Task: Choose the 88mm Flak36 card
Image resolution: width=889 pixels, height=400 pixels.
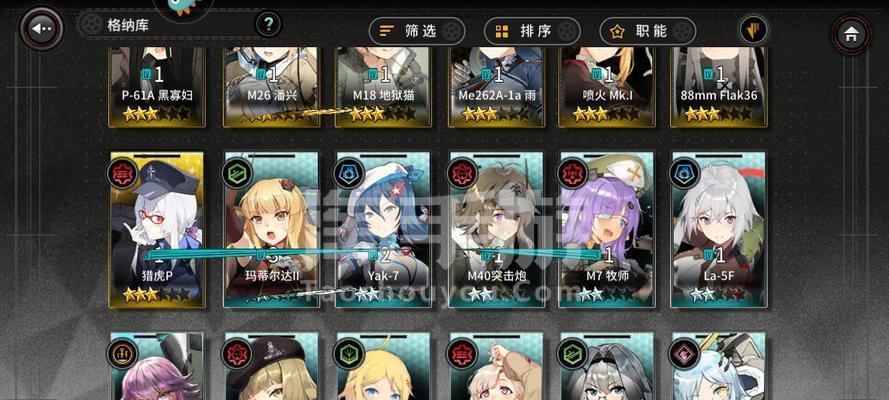Action: pyautogui.click(x=720, y=87)
